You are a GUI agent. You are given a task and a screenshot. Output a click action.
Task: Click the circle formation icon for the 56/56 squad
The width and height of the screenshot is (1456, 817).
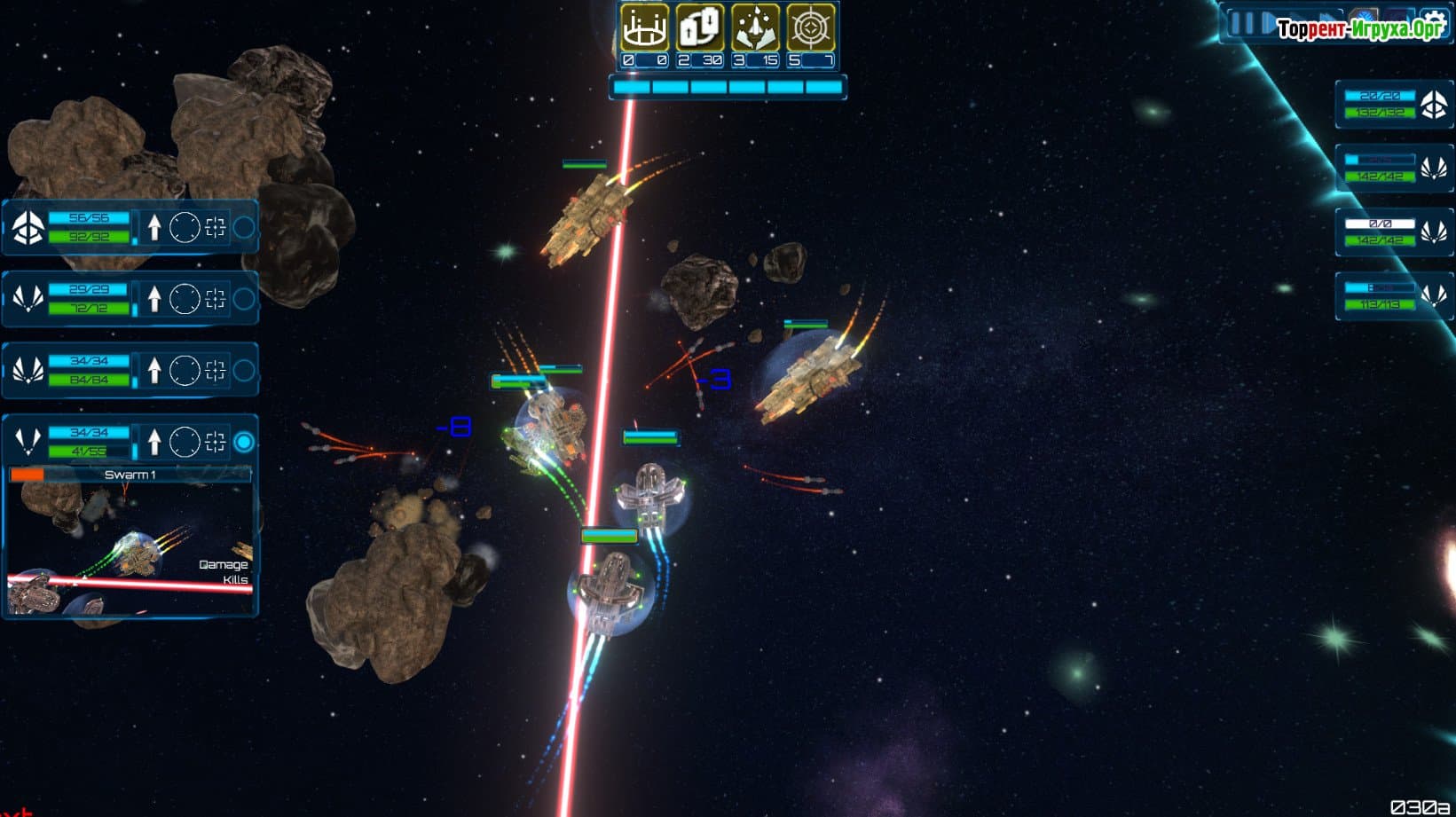coord(185,227)
